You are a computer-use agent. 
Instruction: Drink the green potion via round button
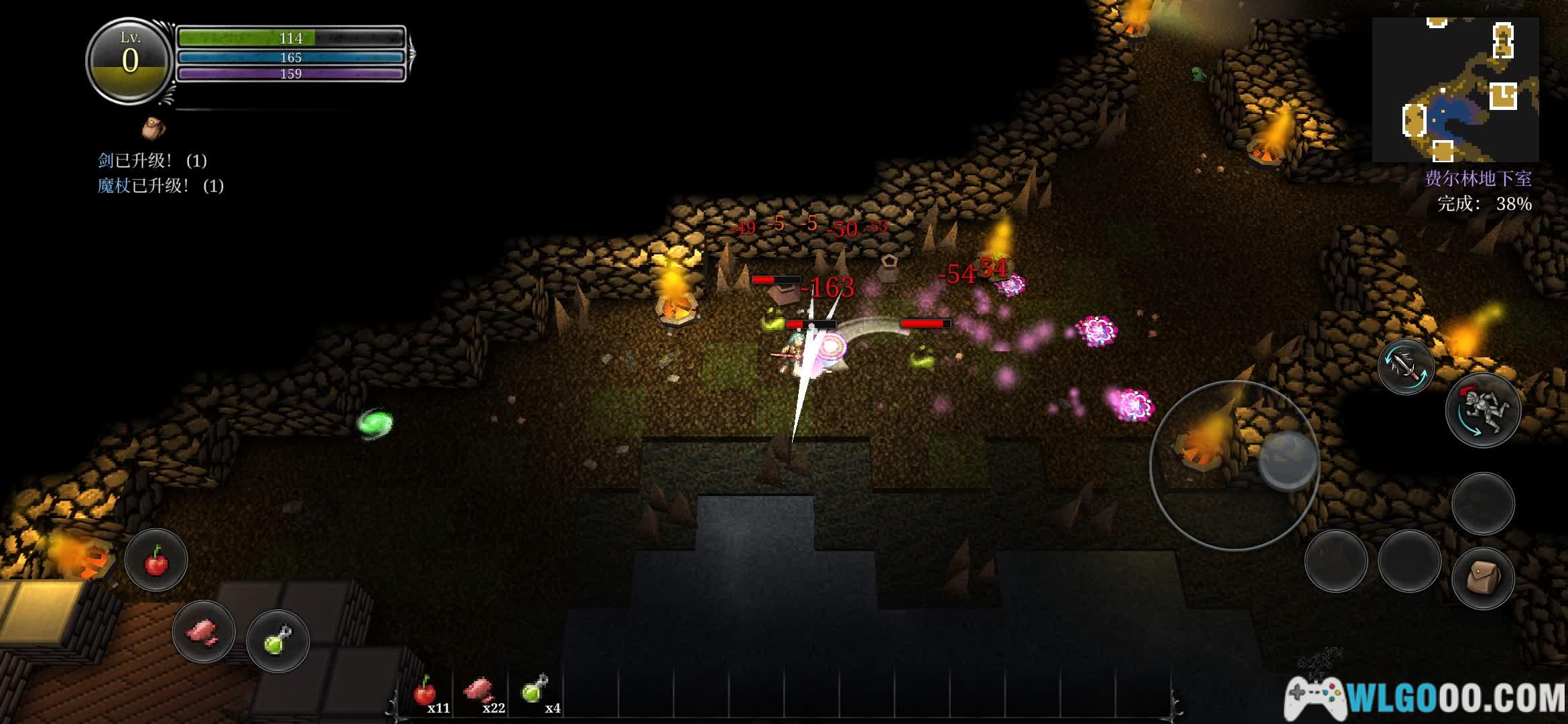coord(277,641)
